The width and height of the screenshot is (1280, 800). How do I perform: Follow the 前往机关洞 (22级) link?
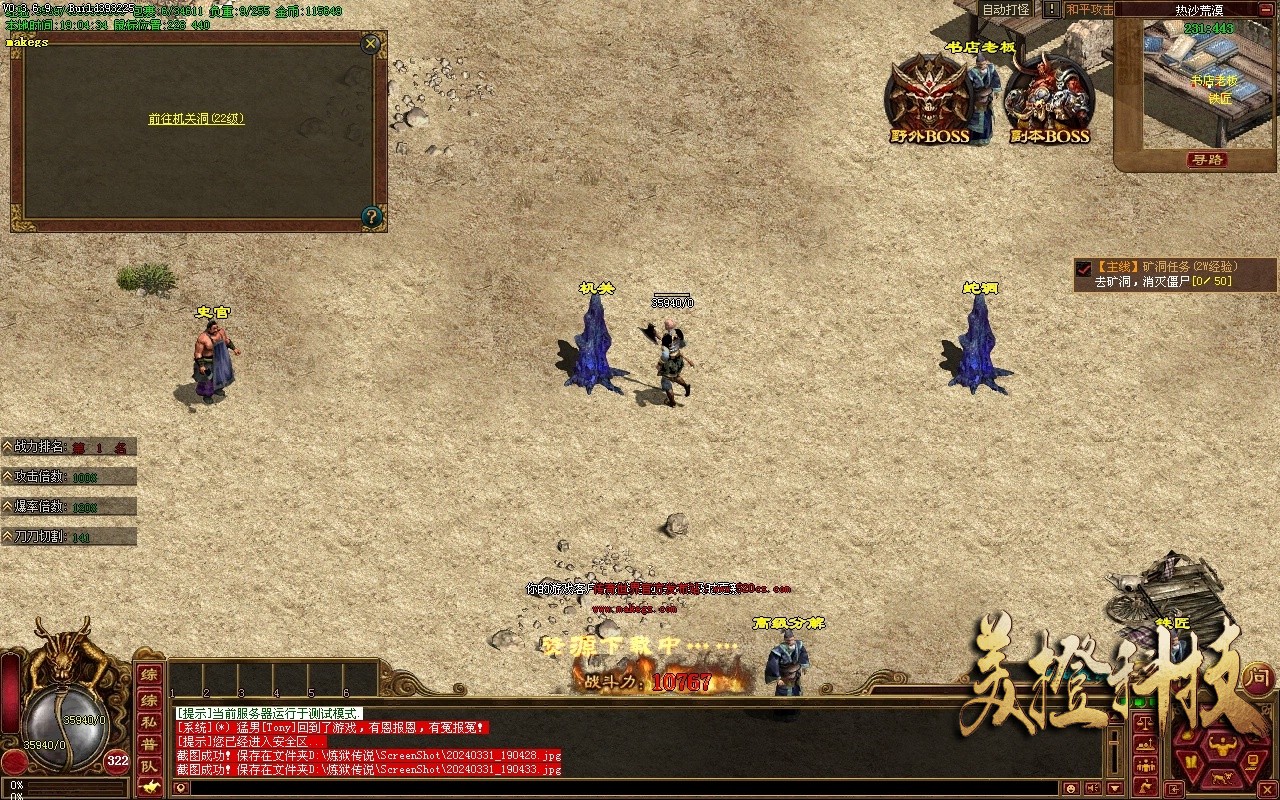click(x=196, y=118)
